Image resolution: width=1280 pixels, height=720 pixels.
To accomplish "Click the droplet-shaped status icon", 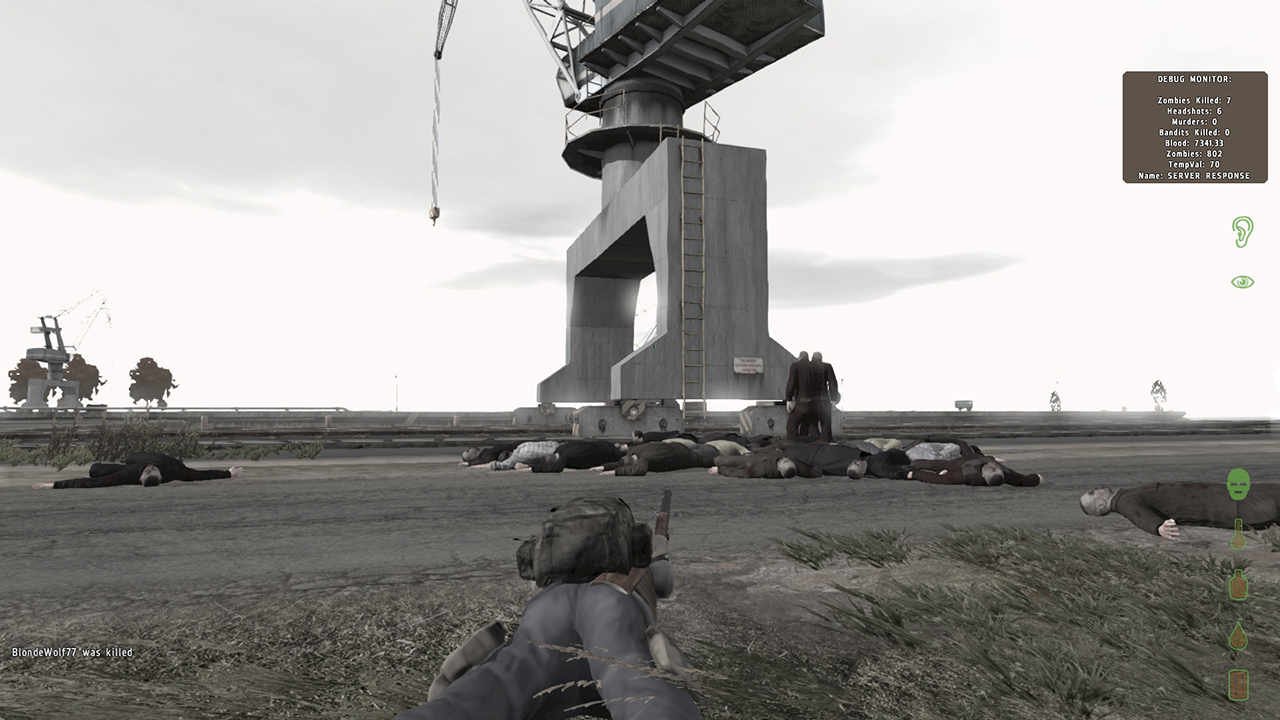I will click(x=1239, y=636).
